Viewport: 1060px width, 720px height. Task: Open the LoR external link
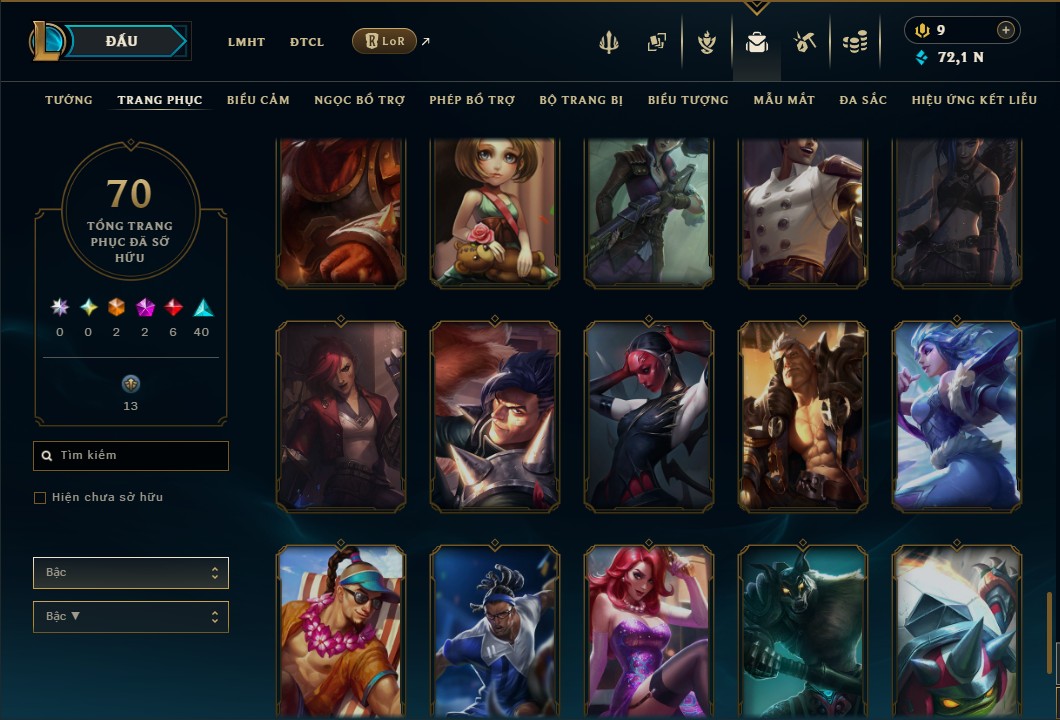pyautogui.click(x=385, y=41)
